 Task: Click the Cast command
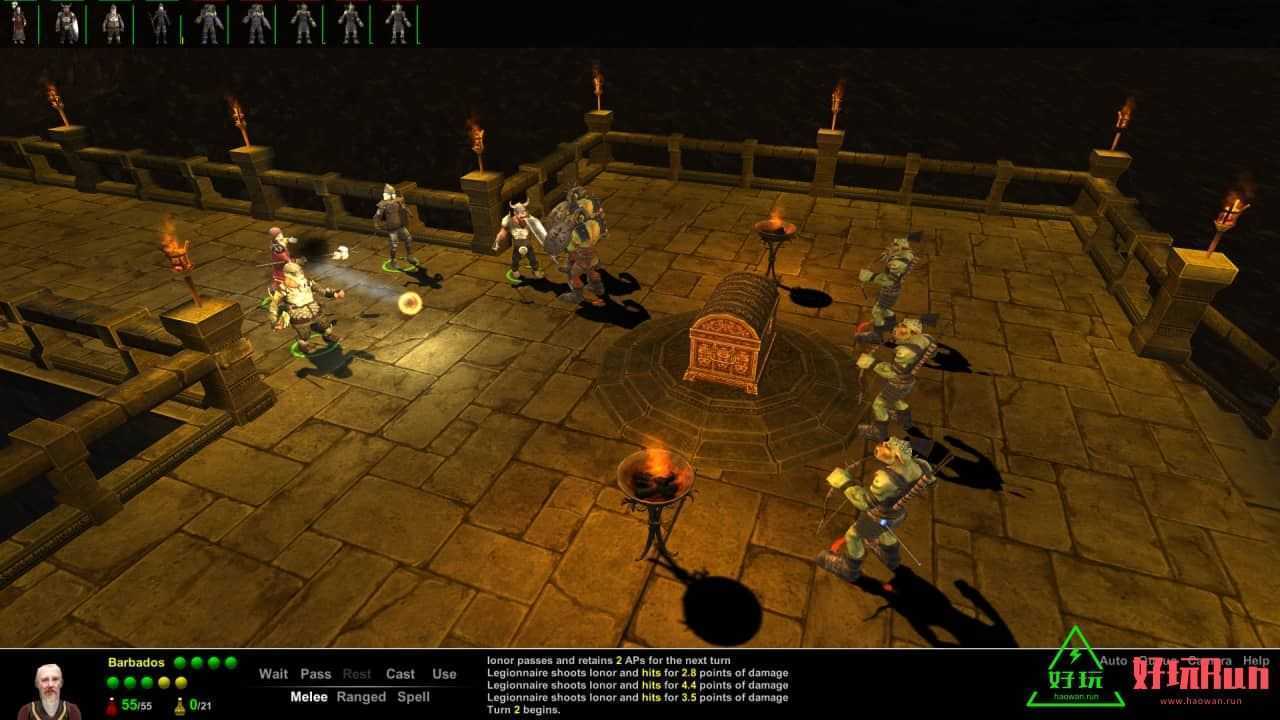pyautogui.click(x=400, y=674)
